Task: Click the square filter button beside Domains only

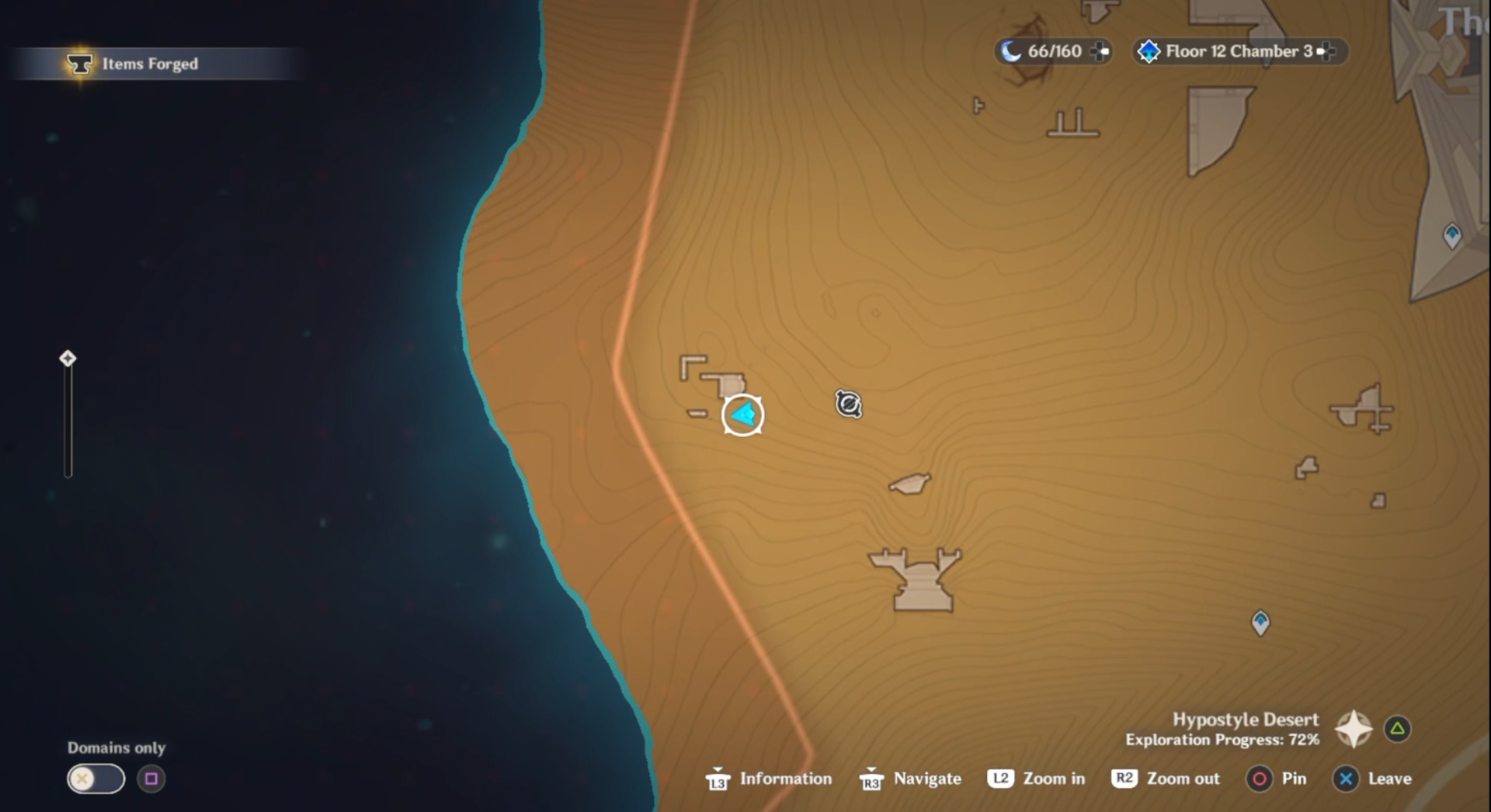Action: [x=152, y=779]
